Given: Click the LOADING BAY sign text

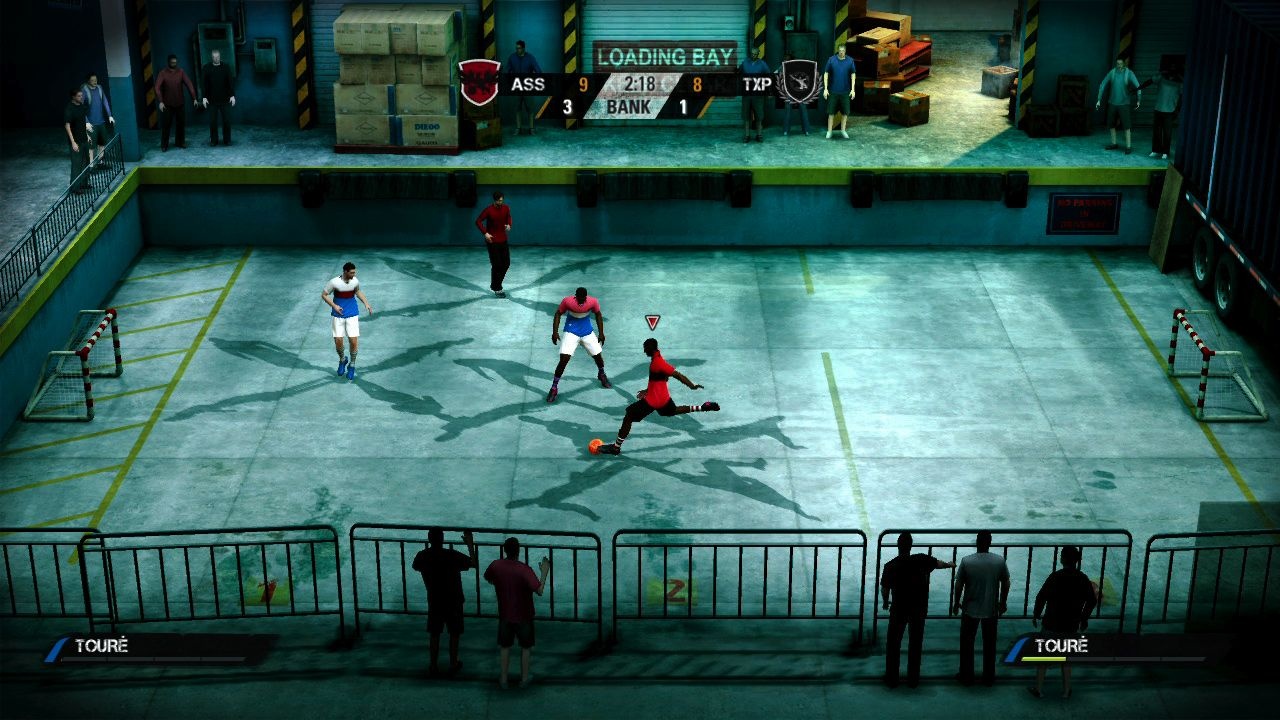Looking at the screenshot, I should [666, 57].
